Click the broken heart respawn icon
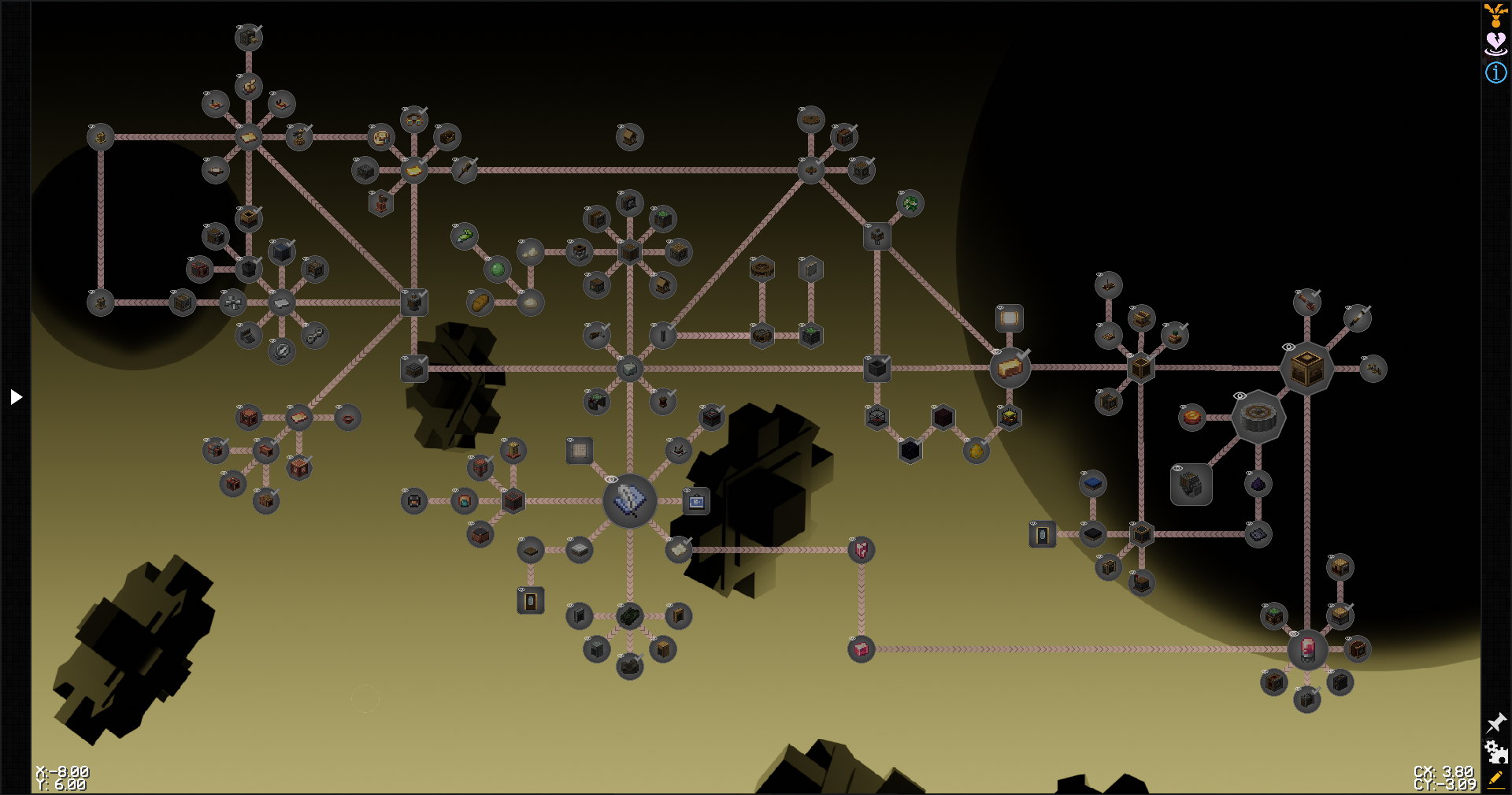 click(1494, 41)
